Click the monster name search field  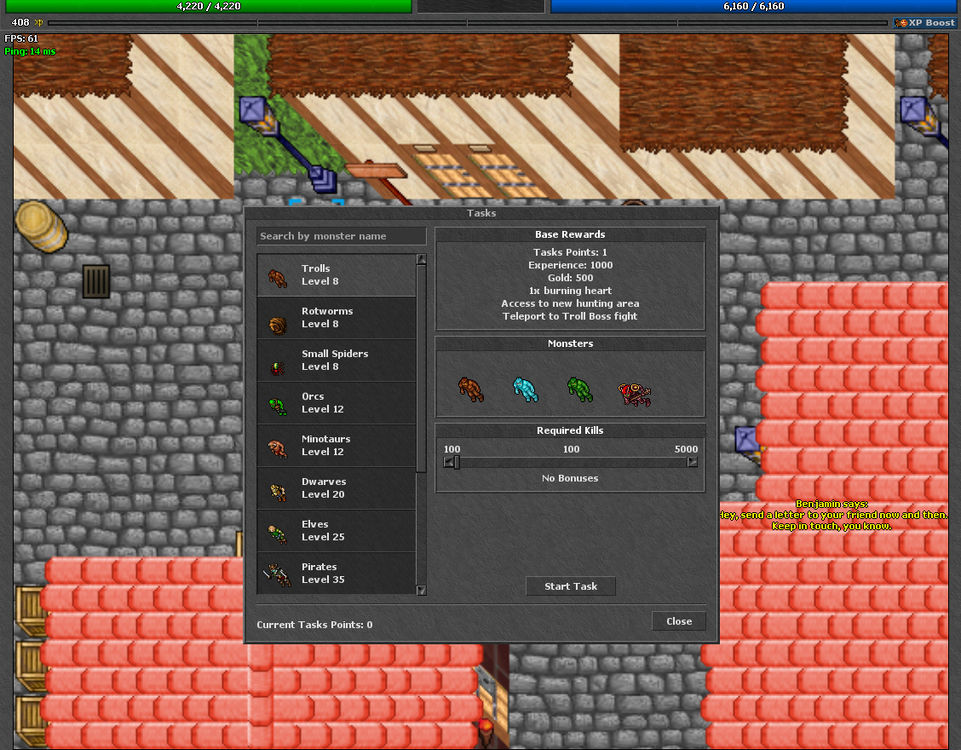point(341,236)
